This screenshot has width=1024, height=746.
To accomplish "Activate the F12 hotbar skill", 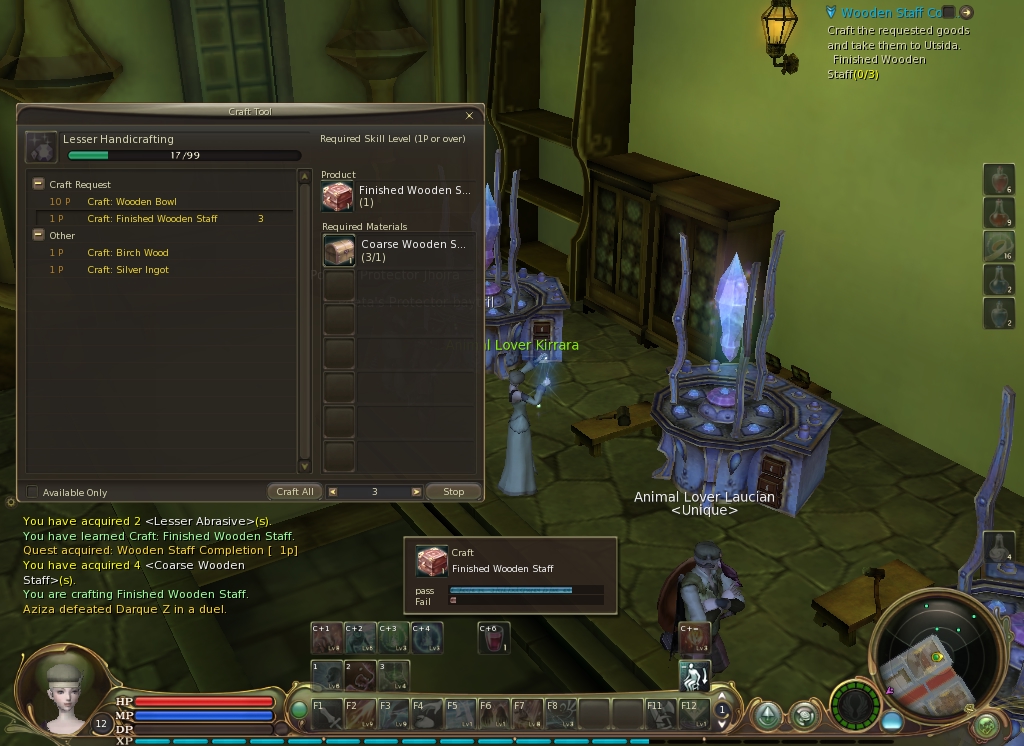I will point(693,711).
